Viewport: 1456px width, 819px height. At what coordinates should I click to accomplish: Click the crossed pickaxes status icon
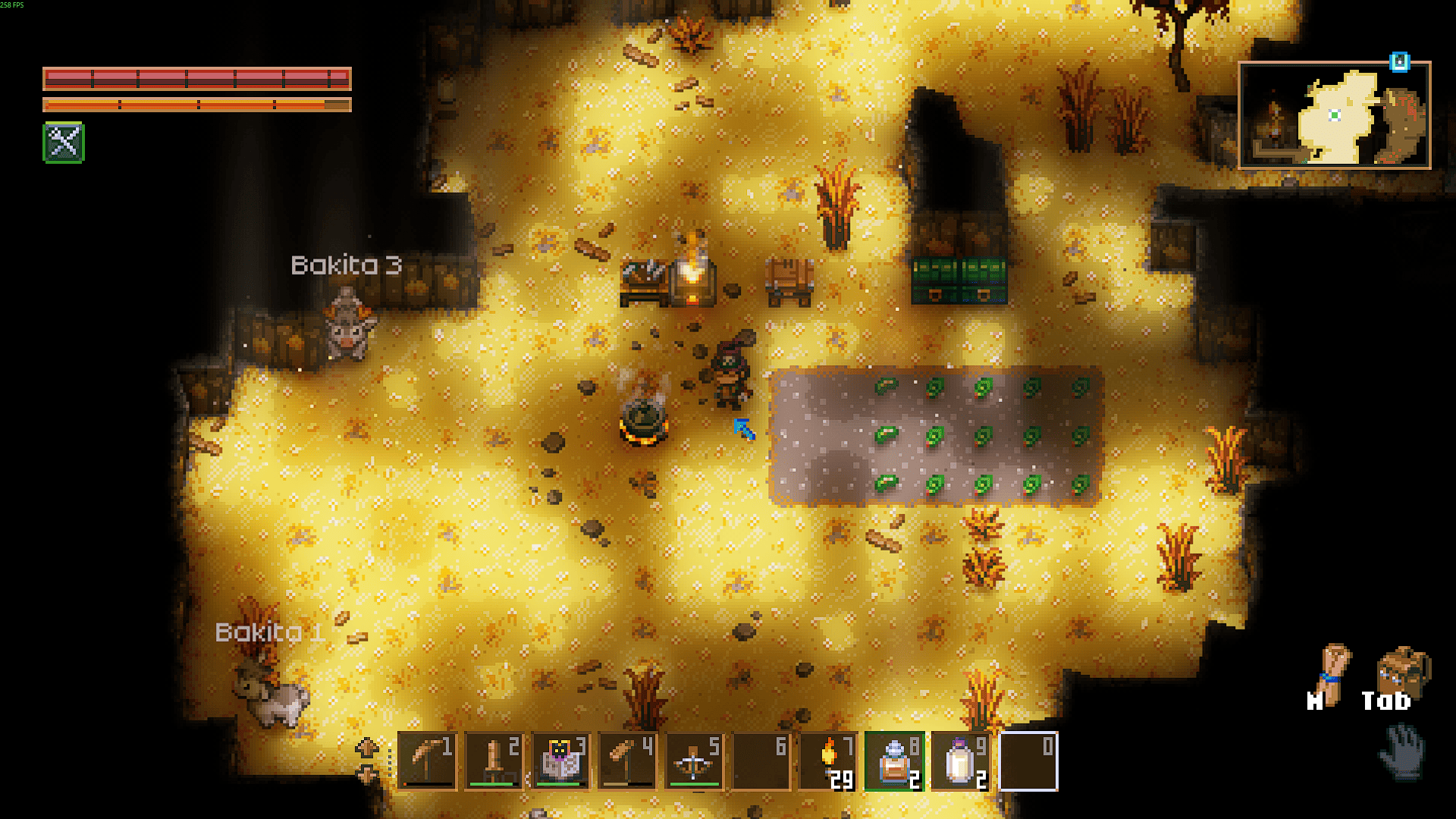[64, 142]
